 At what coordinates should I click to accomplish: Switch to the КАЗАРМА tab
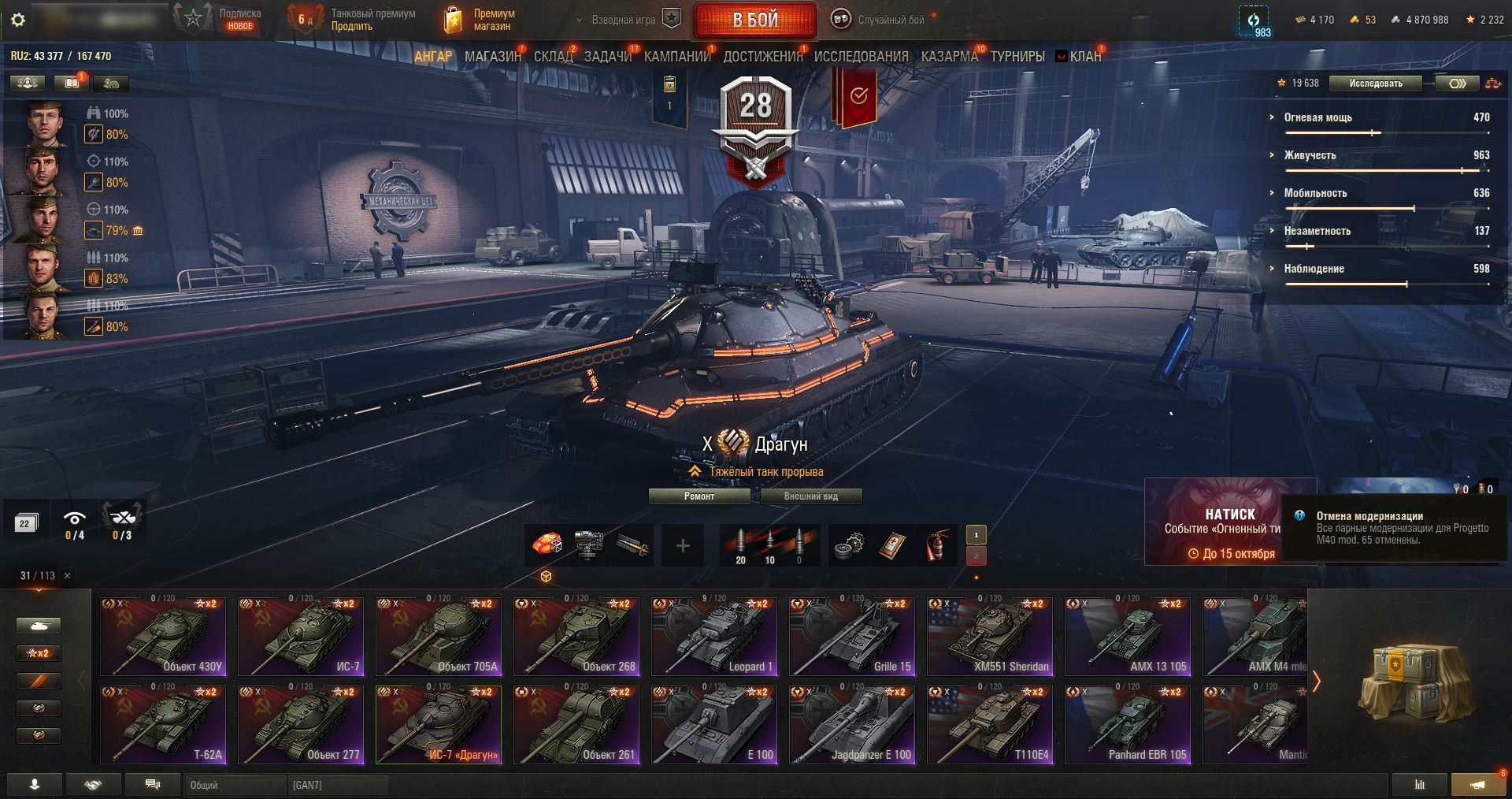click(x=949, y=57)
